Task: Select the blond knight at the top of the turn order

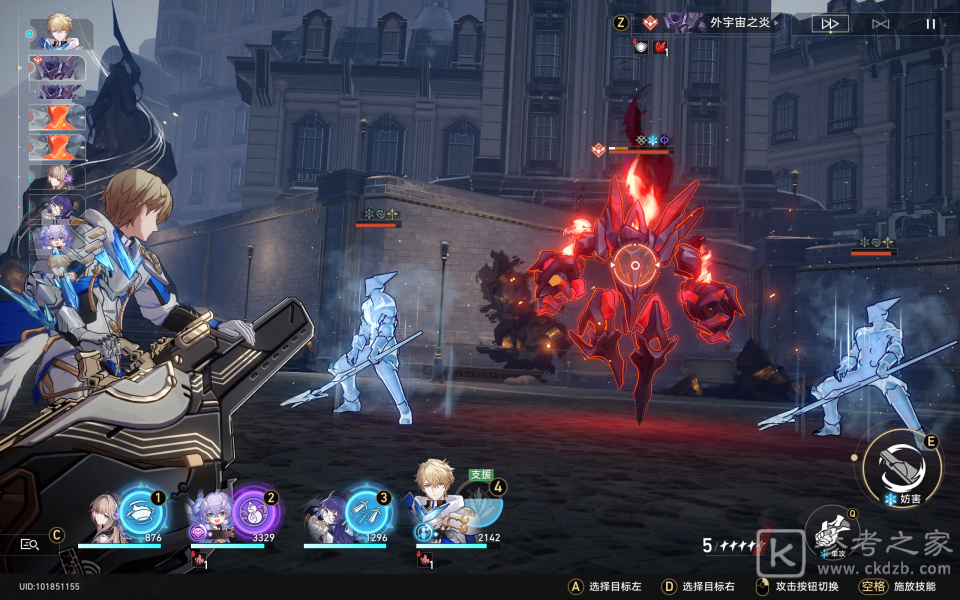Action: tap(60, 34)
